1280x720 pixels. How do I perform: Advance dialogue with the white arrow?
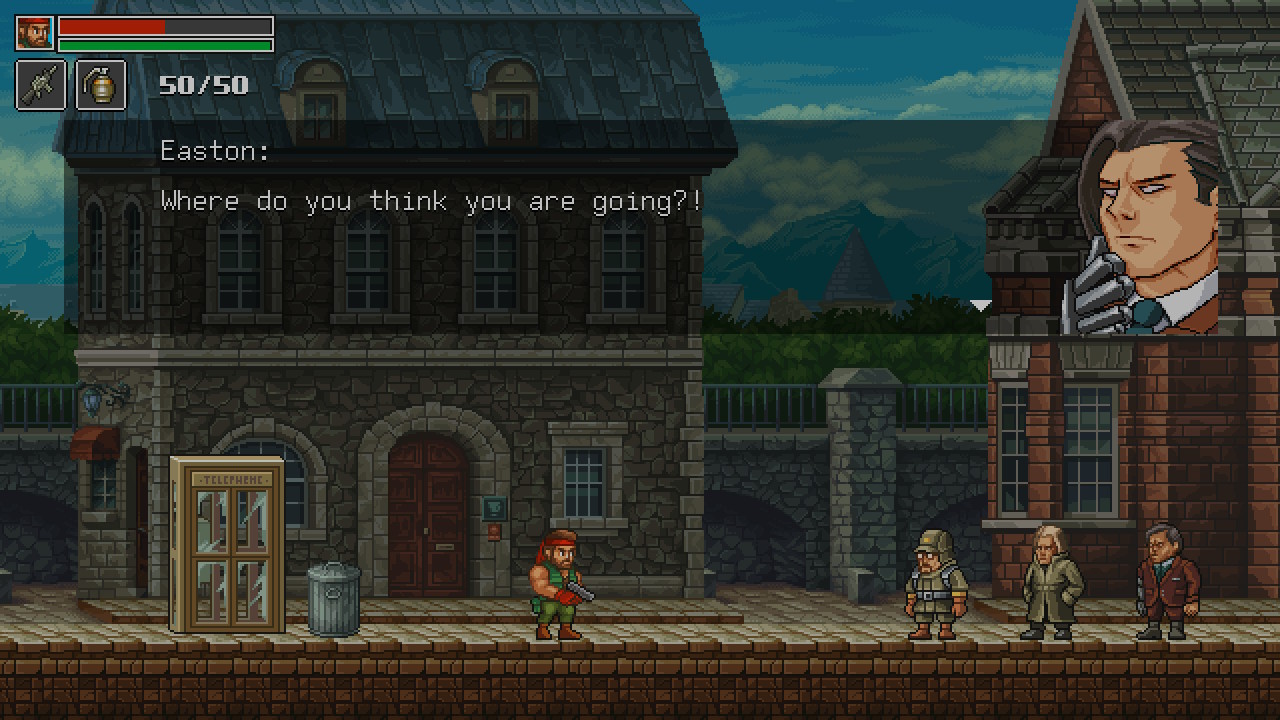tap(980, 305)
